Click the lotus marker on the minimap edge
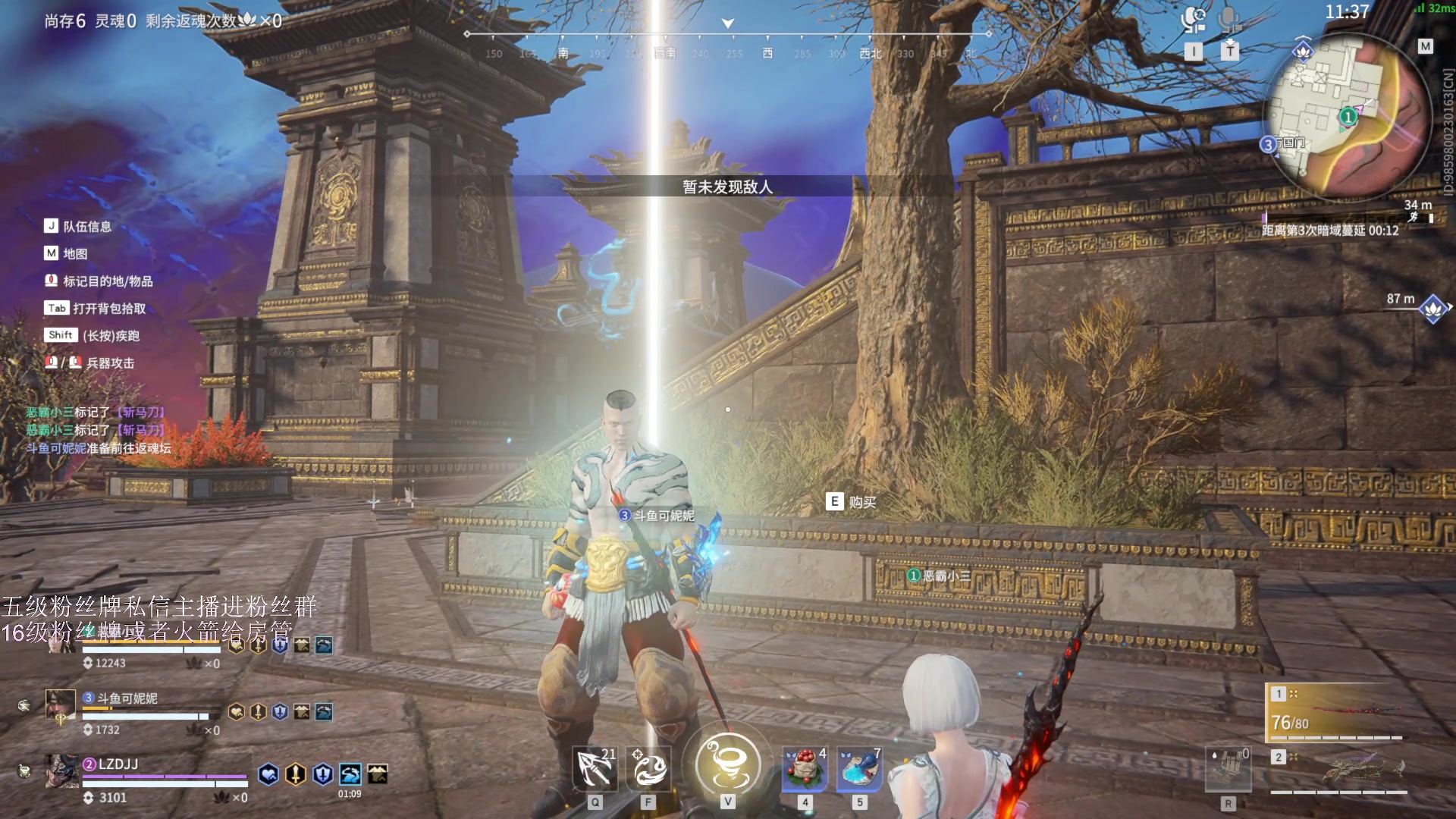The image size is (1456, 819). (x=1303, y=52)
